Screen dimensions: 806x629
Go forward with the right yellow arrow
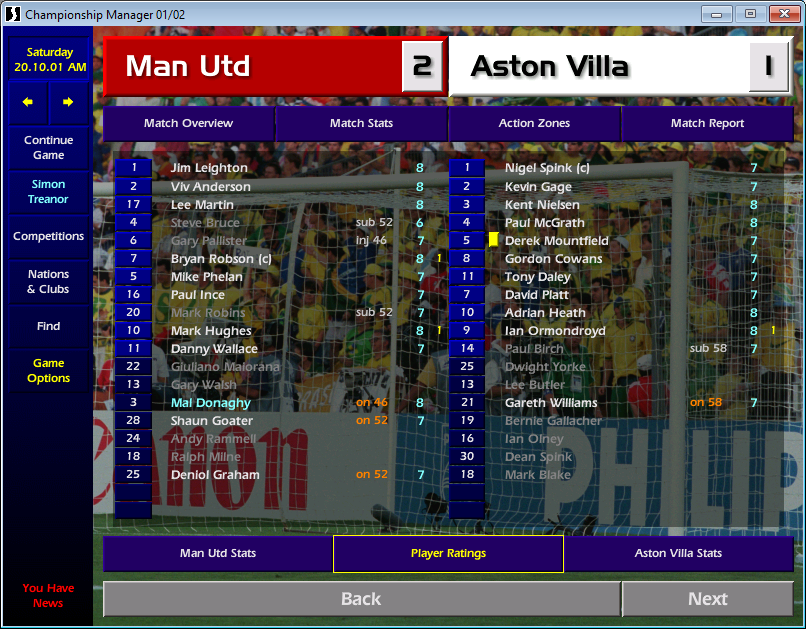pos(68,102)
